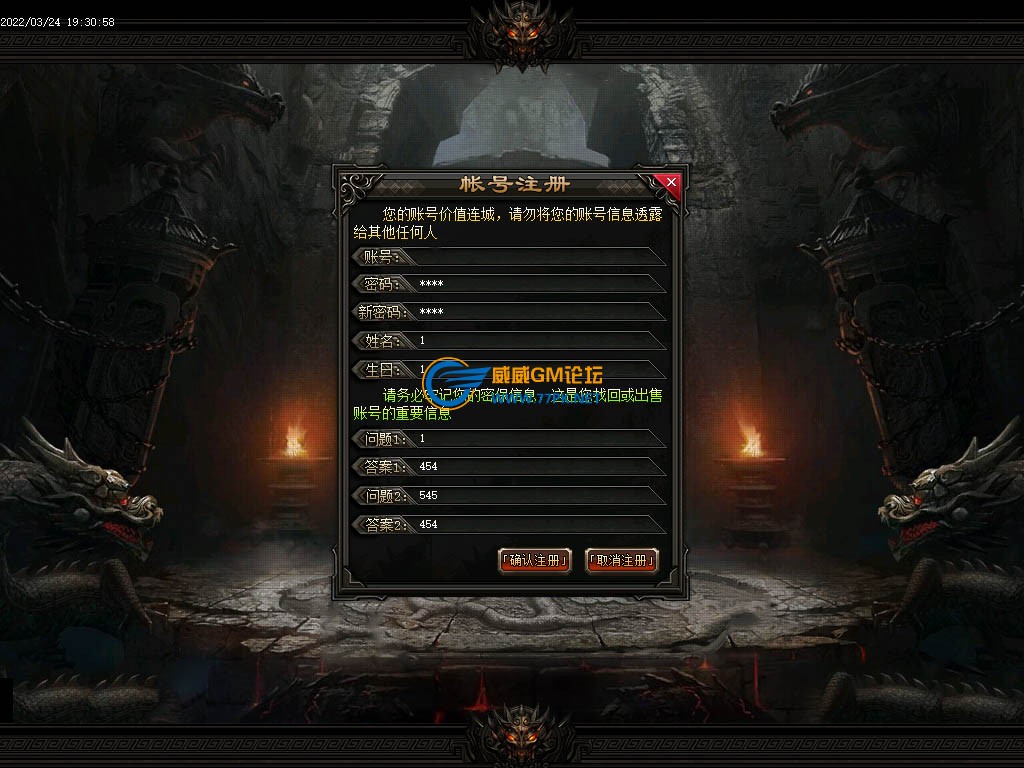1024x768 pixels.
Task: Close the 帐号注册 dialog with red X
Action: point(671,182)
